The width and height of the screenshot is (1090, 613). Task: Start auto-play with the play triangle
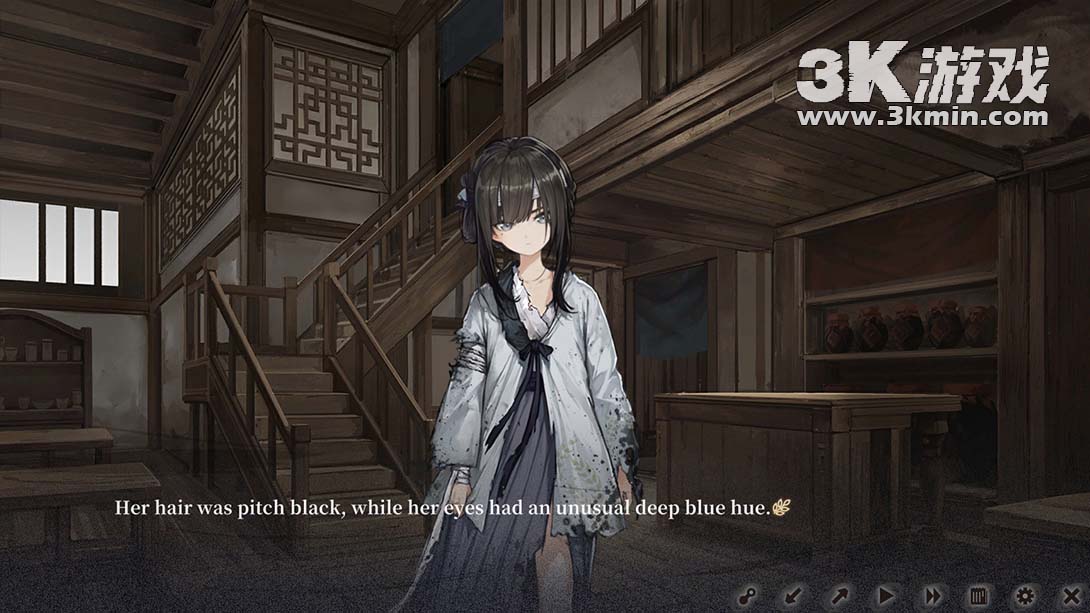coord(886,596)
